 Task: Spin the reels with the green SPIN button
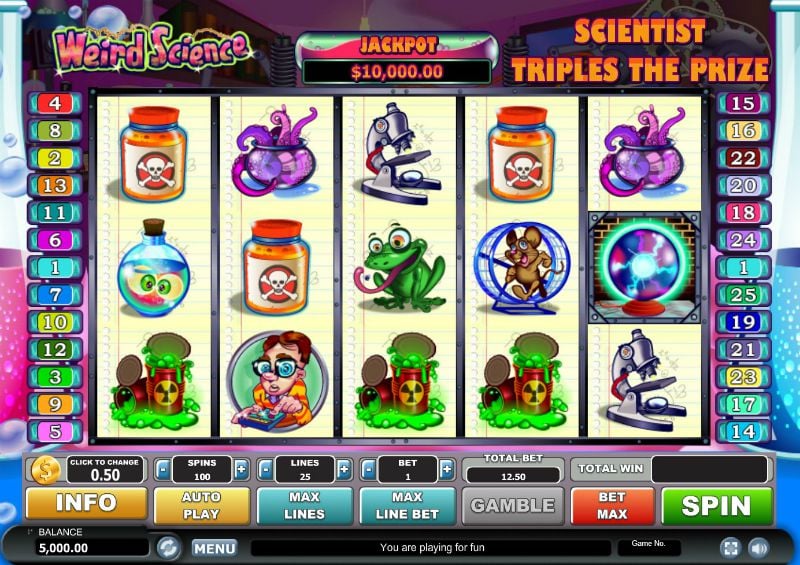pos(717,506)
